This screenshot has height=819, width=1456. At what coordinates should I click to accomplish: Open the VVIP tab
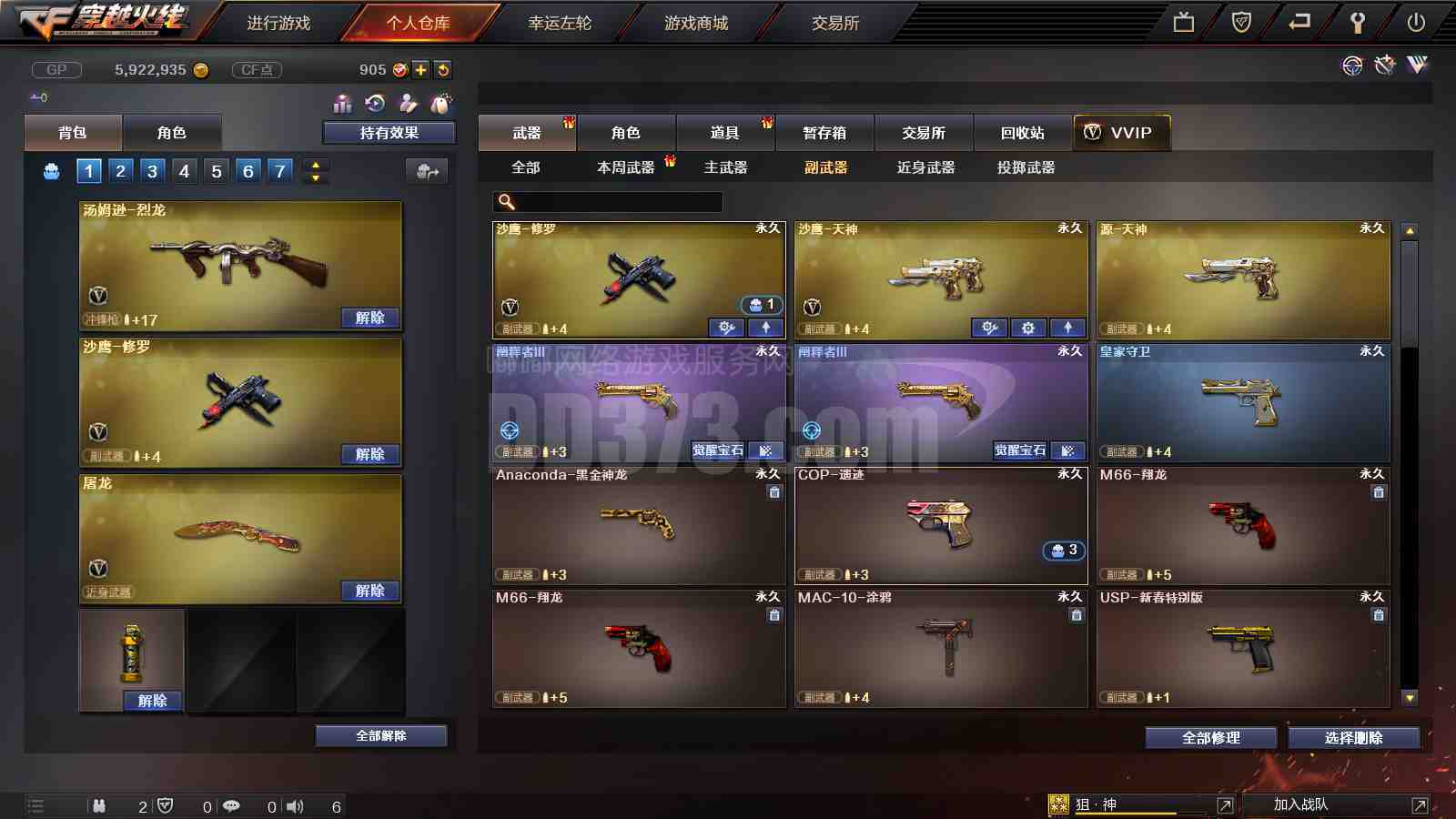[1121, 133]
